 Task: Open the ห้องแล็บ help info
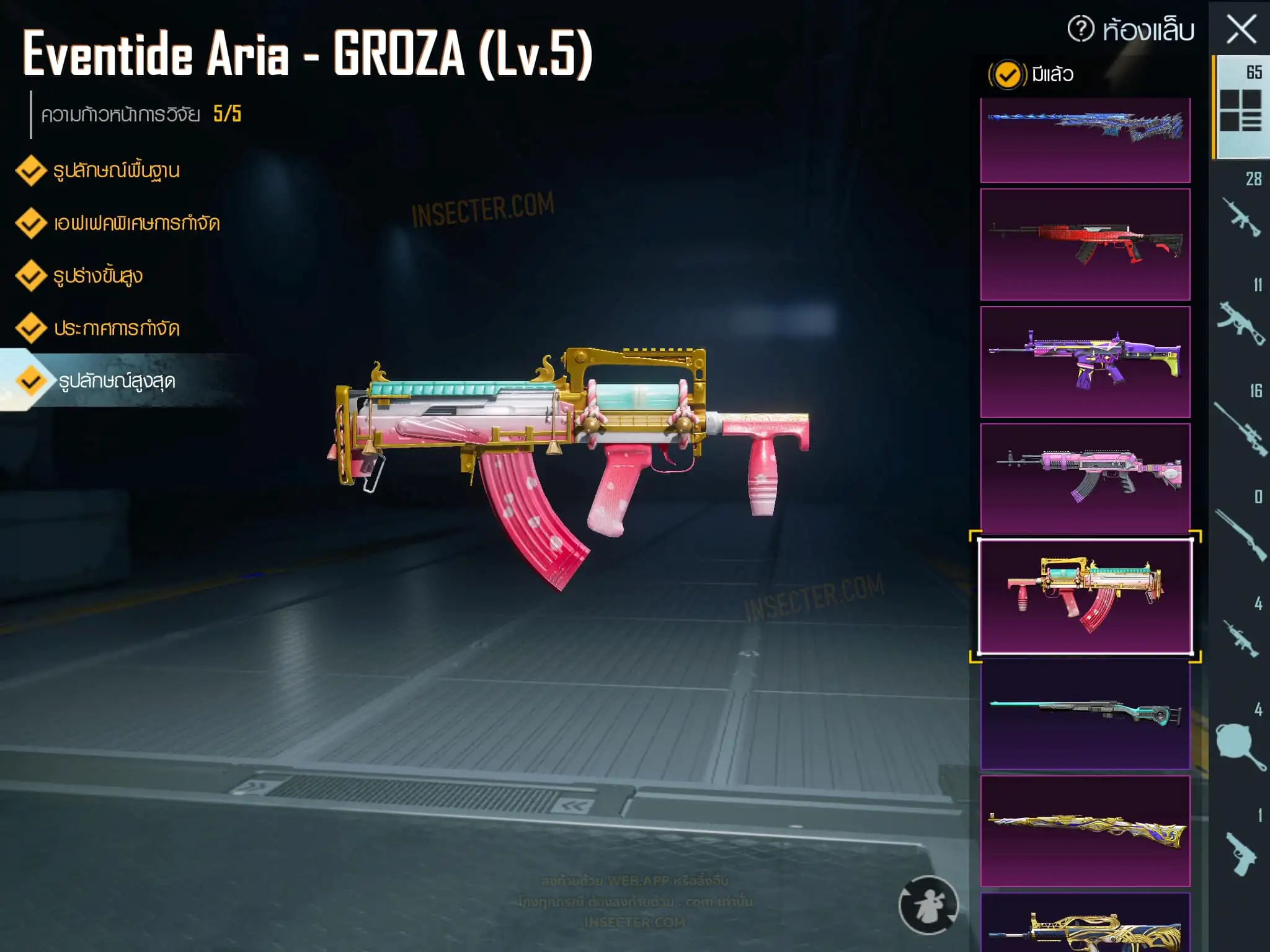(1081, 29)
